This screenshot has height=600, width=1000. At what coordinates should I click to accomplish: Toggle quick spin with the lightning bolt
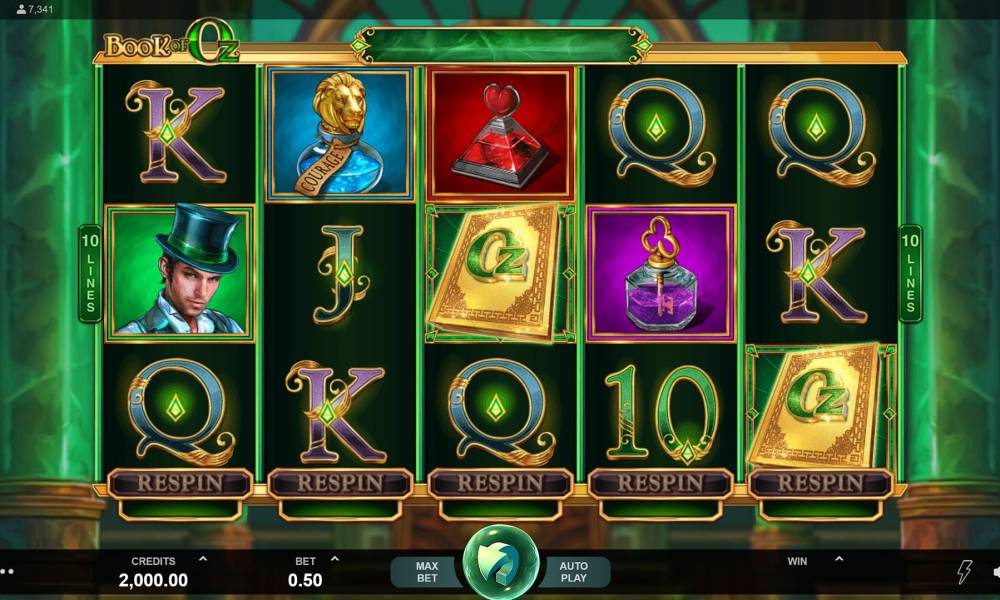[x=964, y=572]
